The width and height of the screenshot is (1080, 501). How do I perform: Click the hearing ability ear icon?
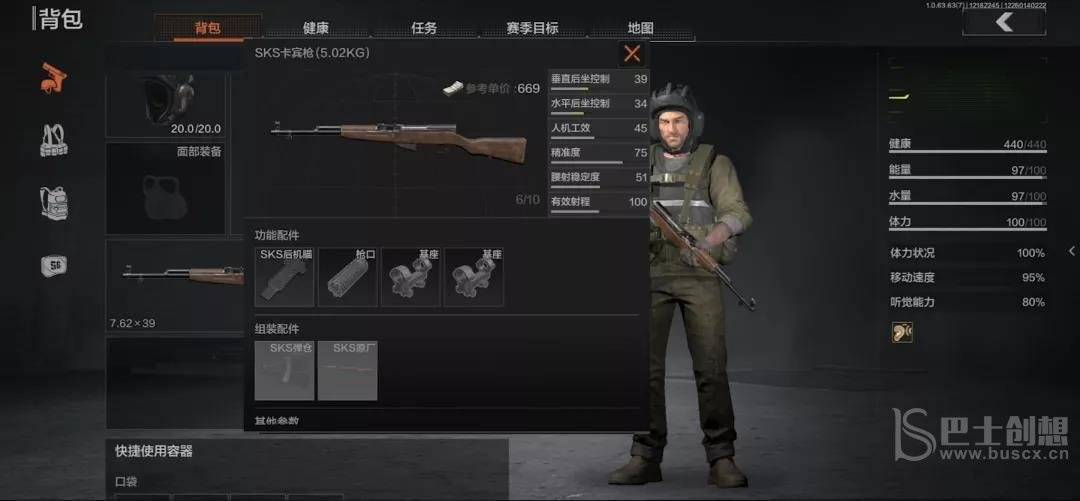click(x=902, y=332)
